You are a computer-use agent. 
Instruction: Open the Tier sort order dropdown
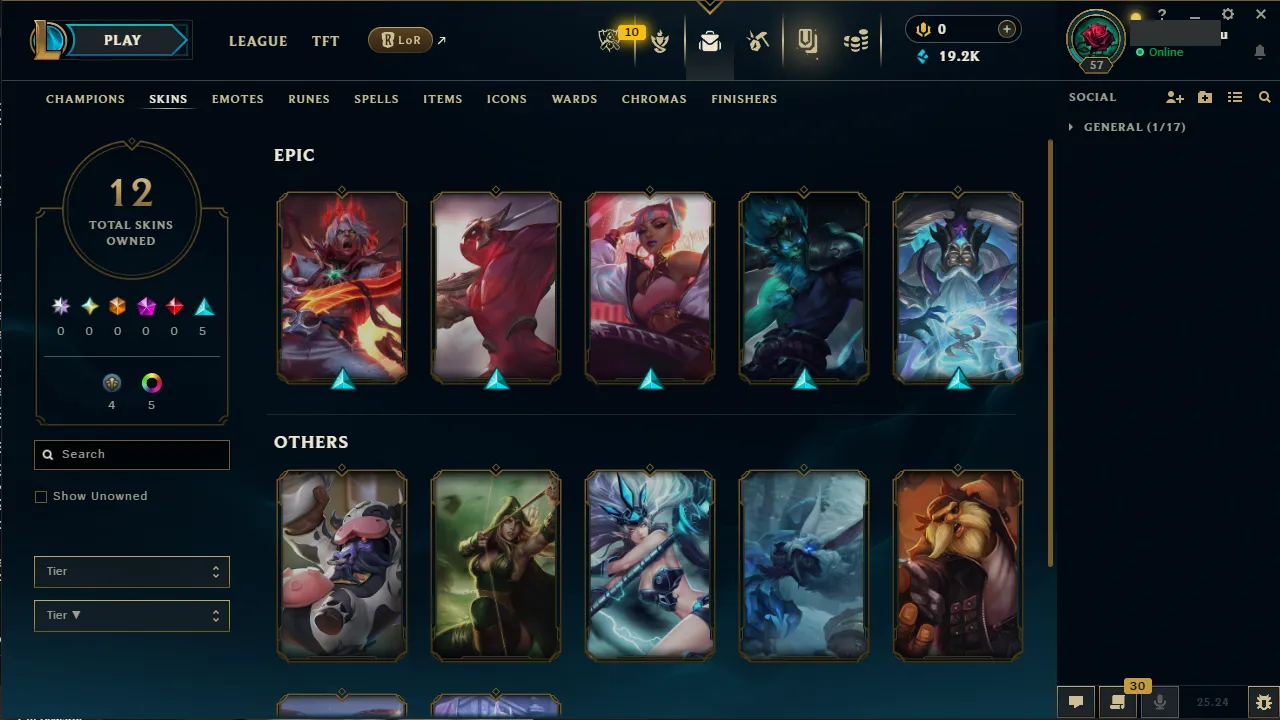131,615
